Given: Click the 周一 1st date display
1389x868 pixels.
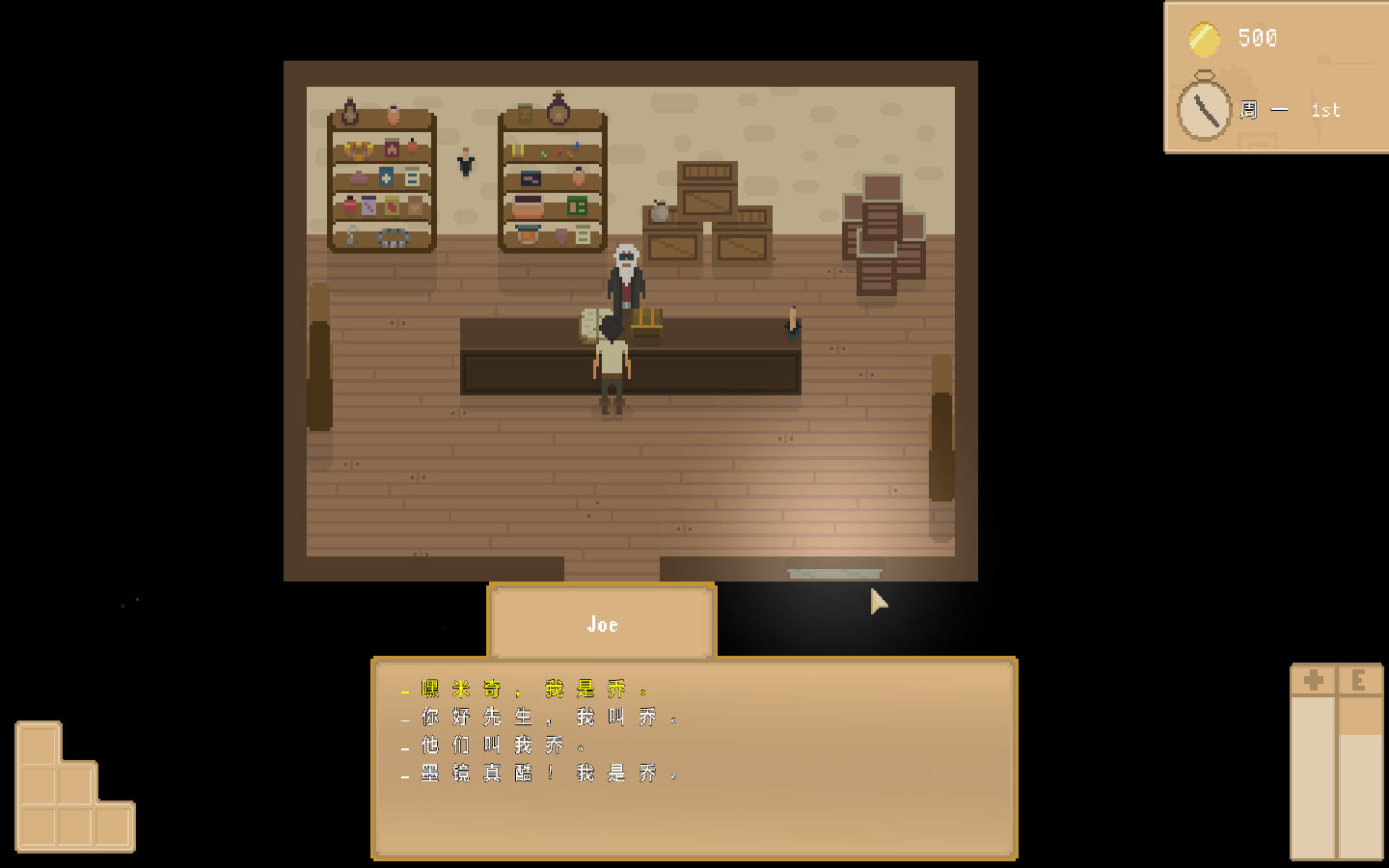Looking at the screenshot, I should (1288, 110).
